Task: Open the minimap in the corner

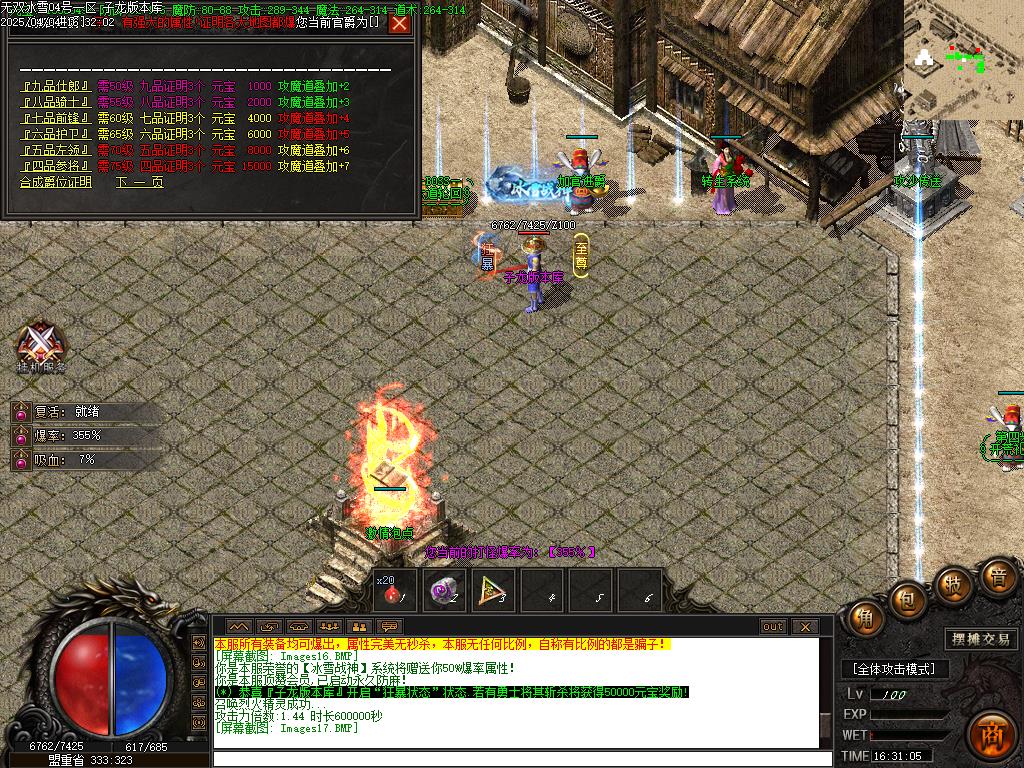Action: pyautogui.click(x=963, y=58)
